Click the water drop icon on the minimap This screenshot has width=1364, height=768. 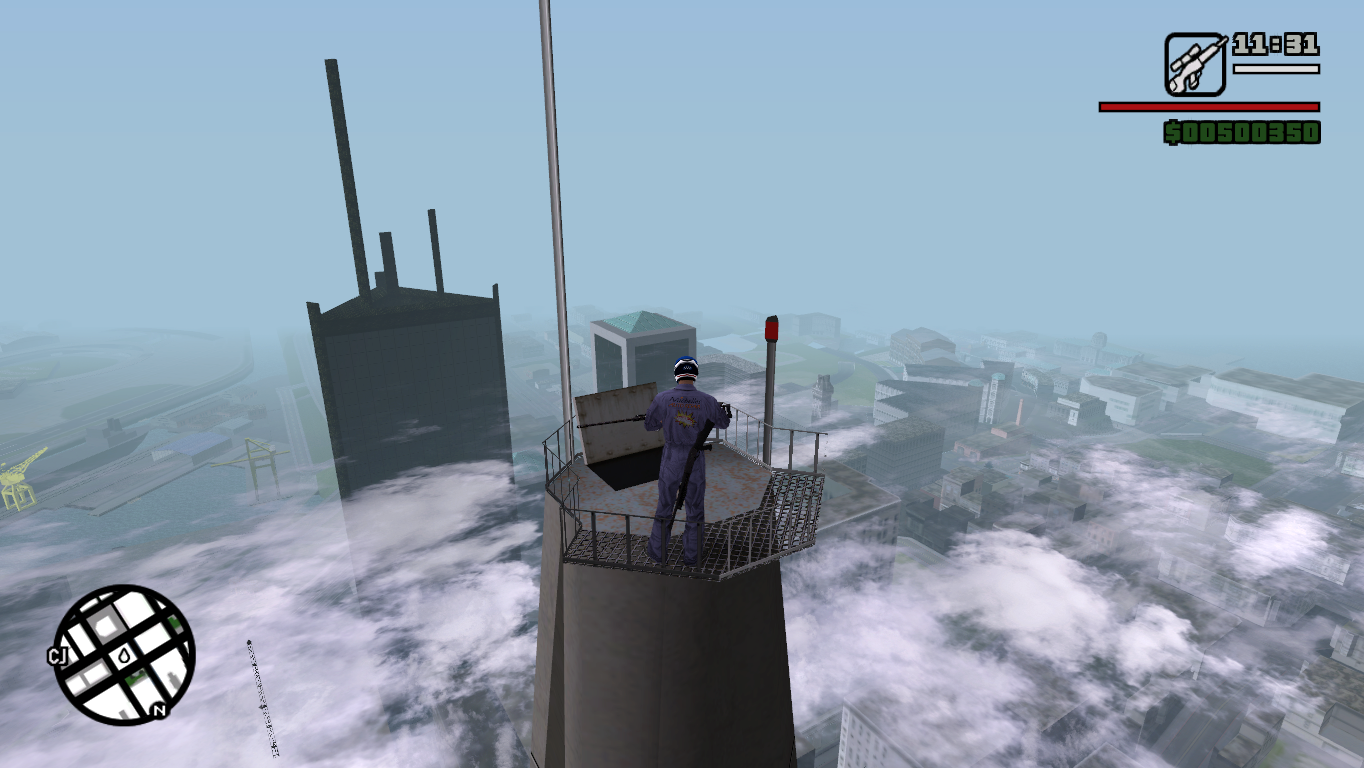click(122, 655)
